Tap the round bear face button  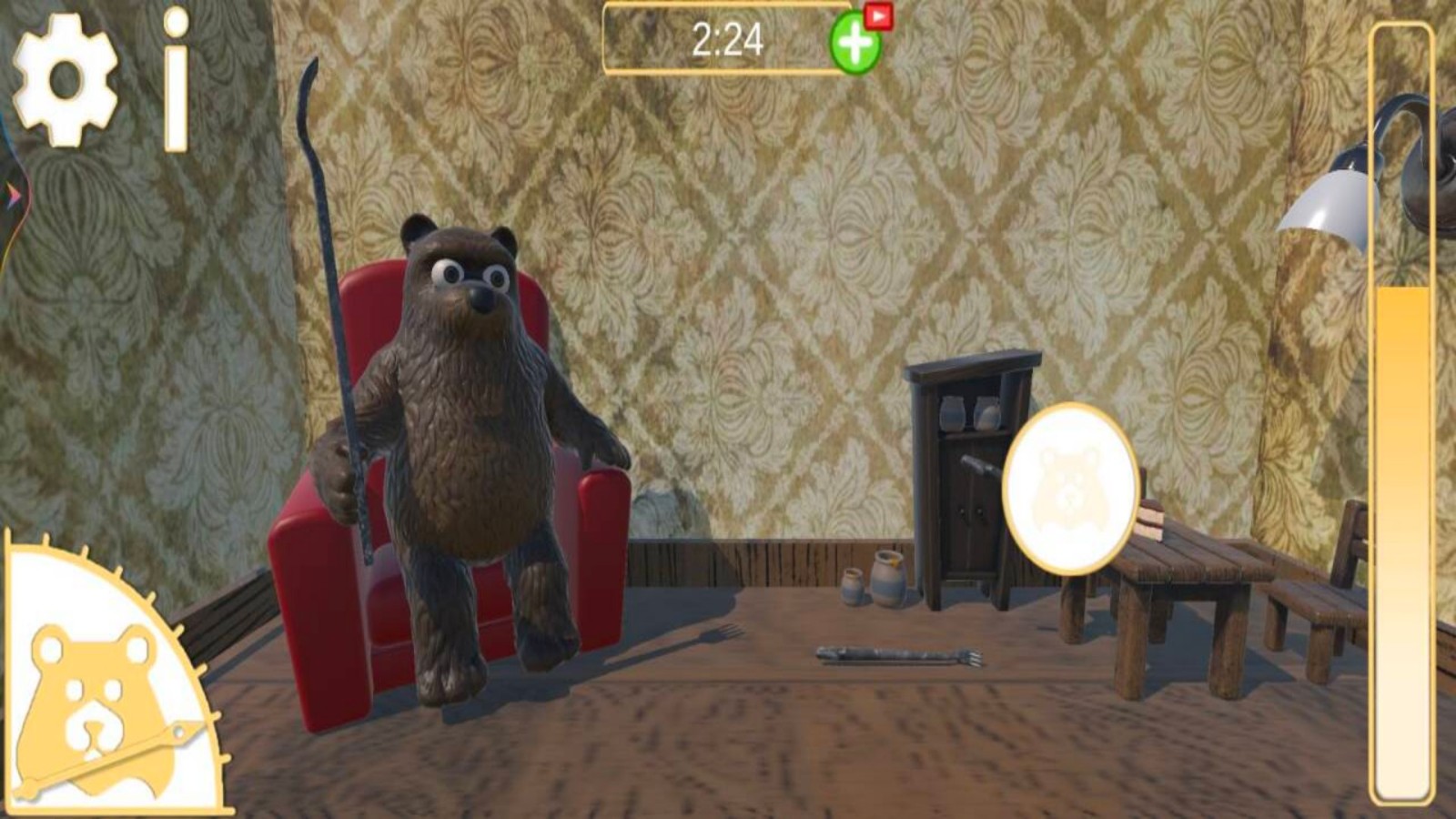1070,489
